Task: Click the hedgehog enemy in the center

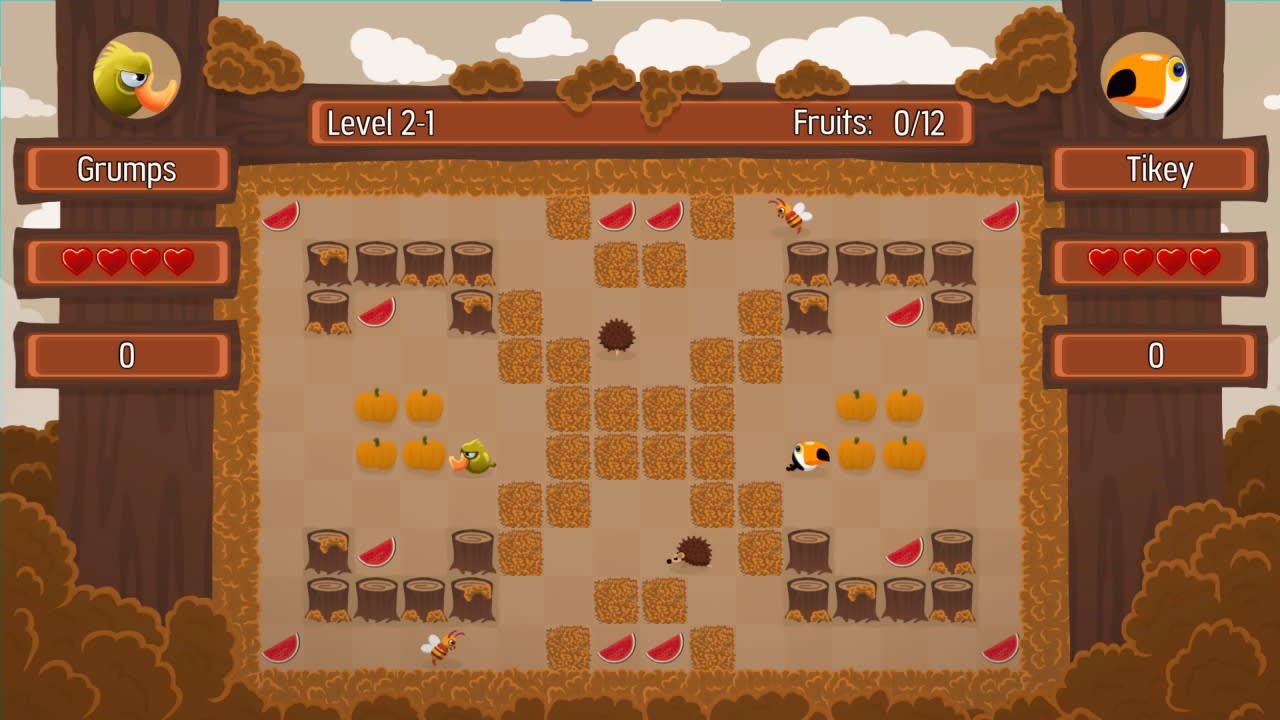Action: click(617, 337)
